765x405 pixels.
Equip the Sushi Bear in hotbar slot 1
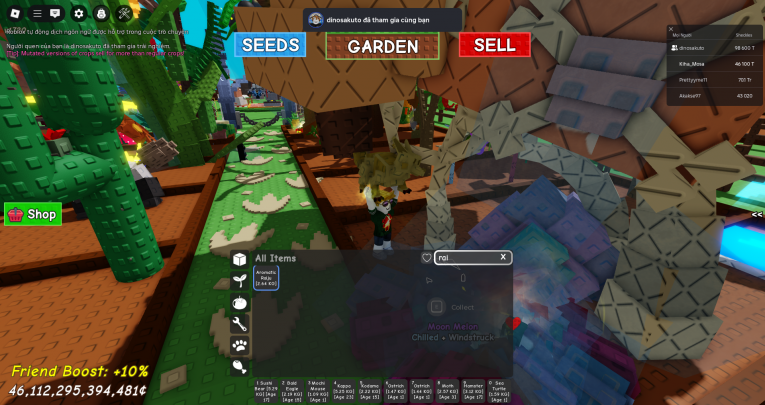point(264,390)
